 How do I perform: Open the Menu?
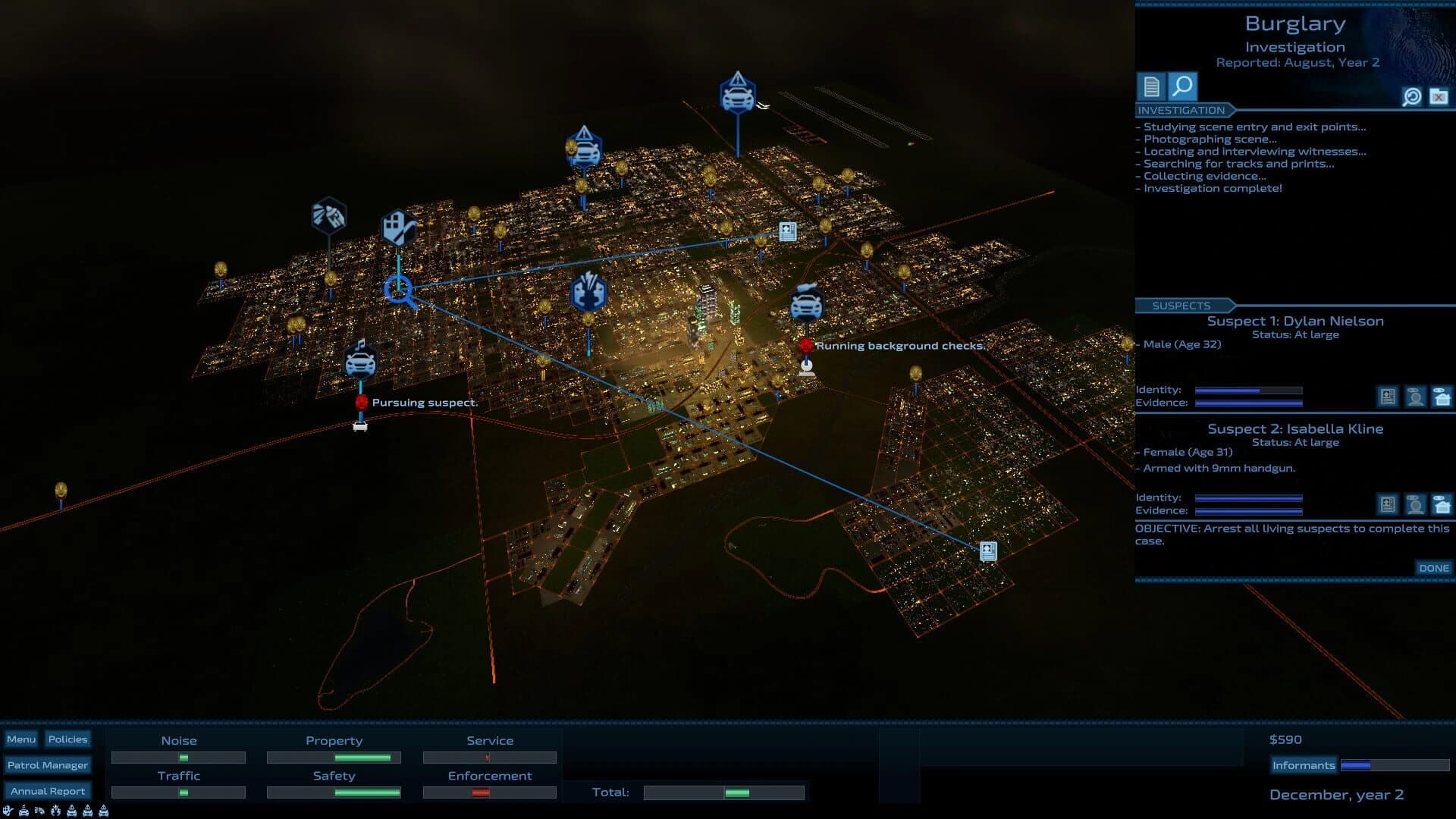point(22,739)
